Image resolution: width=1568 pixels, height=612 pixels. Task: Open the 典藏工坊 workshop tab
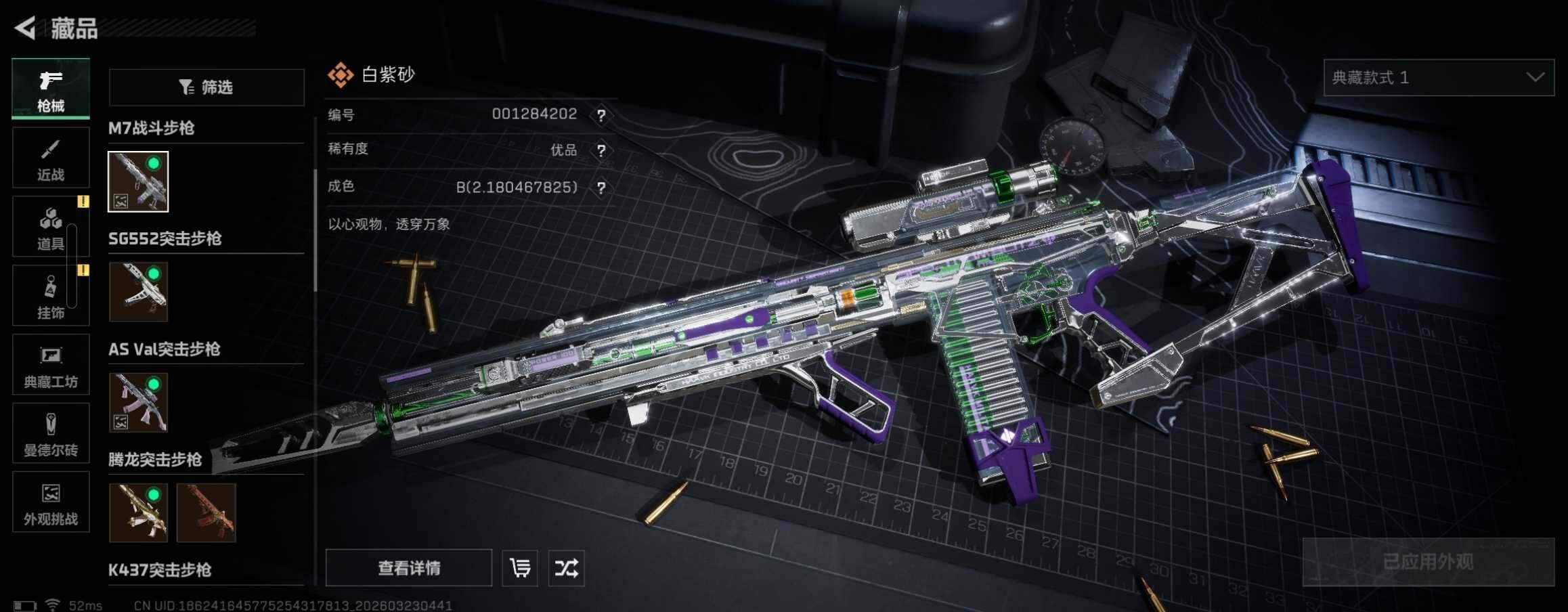point(51,365)
